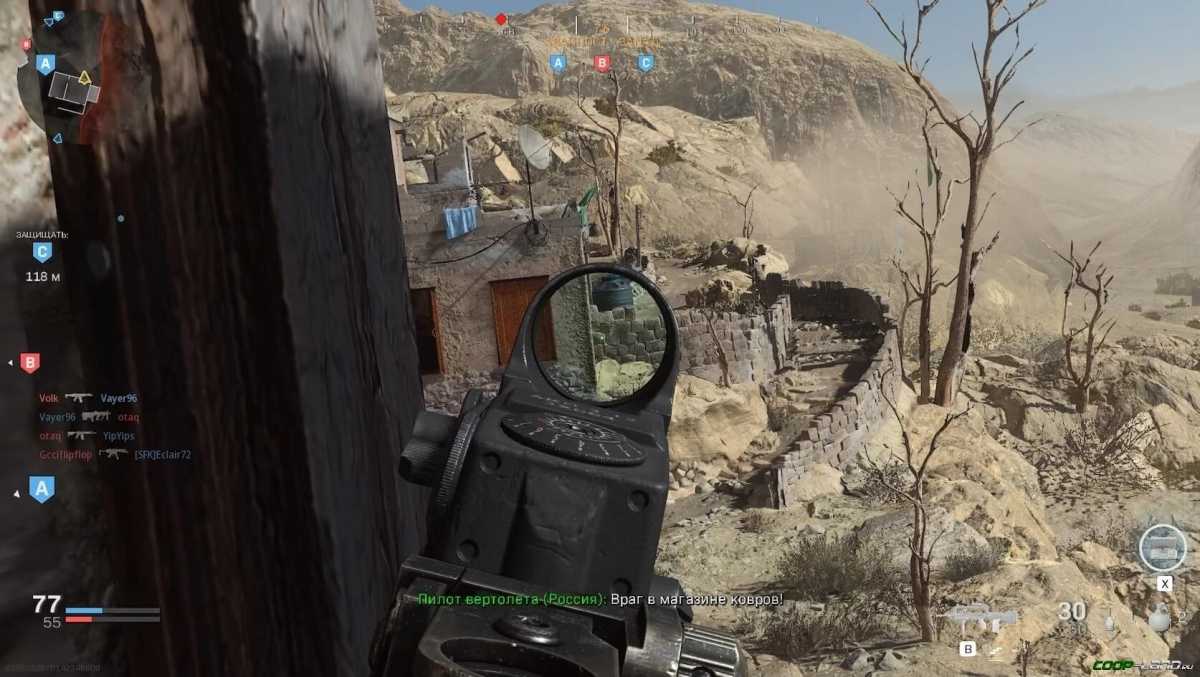The image size is (1200, 677).
Task: Select the red B objective on the compass bar
Action: (x=602, y=63)
